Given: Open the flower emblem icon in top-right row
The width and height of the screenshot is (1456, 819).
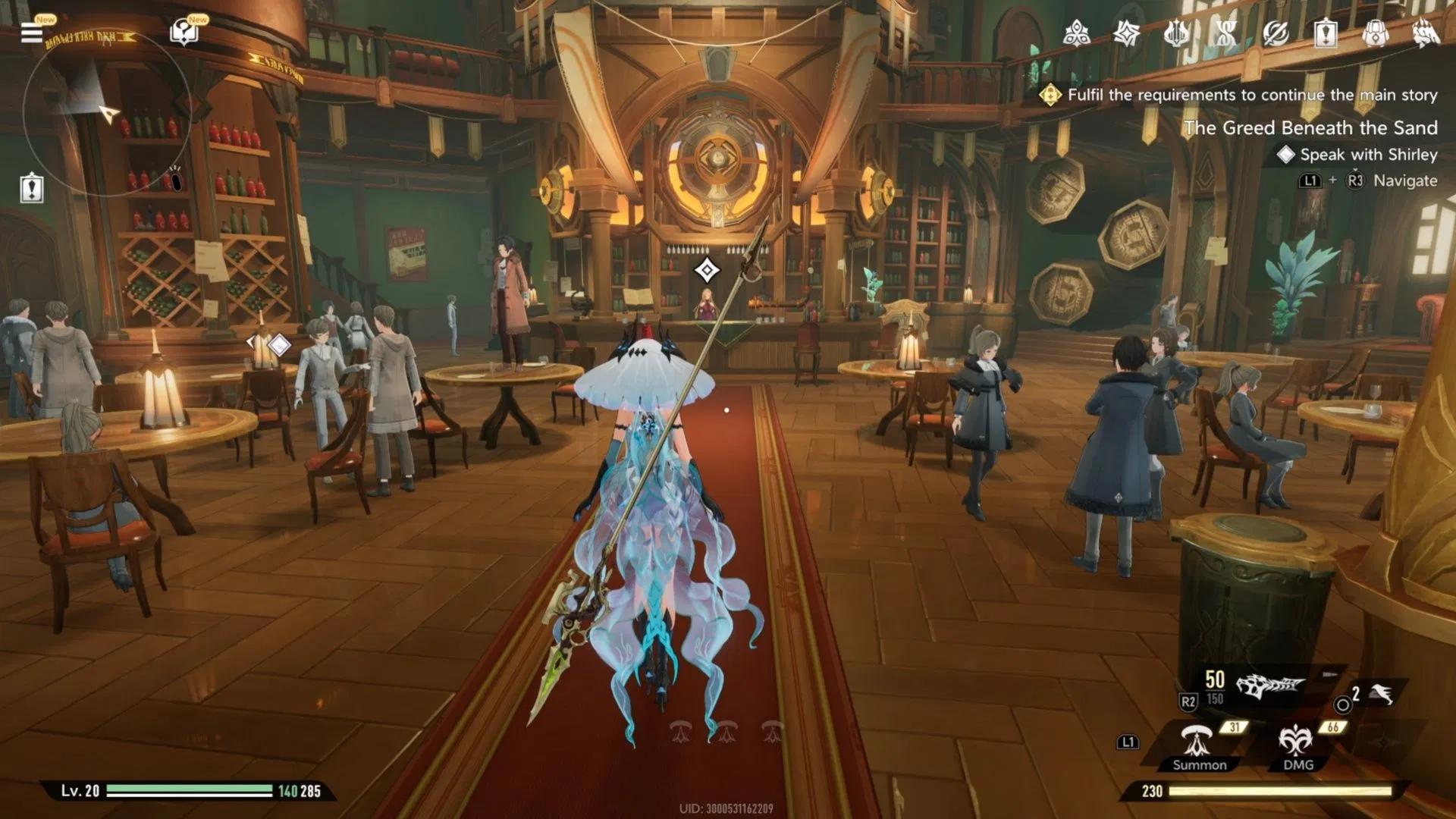Looking at the screenshot, I should coord(1077,32).
